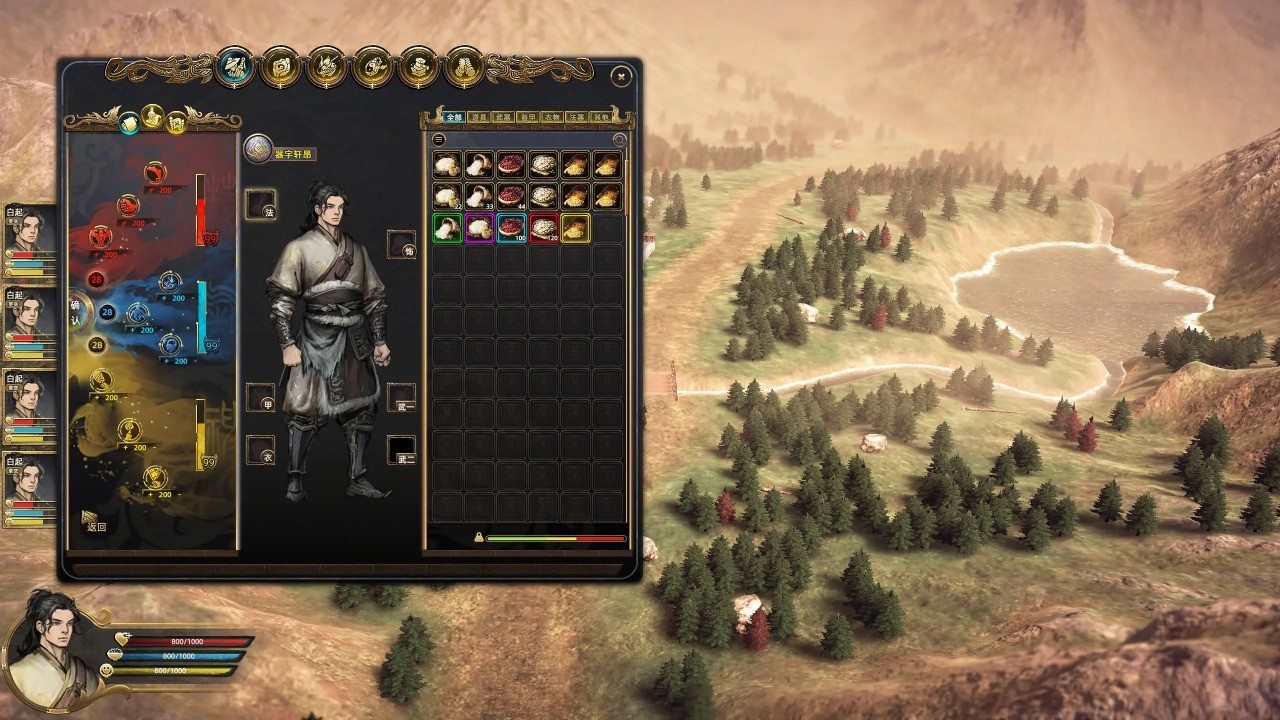The image size is (1280, 720).
Task: Pick the cyan-bordered red bean item
Action: (511, 228)
